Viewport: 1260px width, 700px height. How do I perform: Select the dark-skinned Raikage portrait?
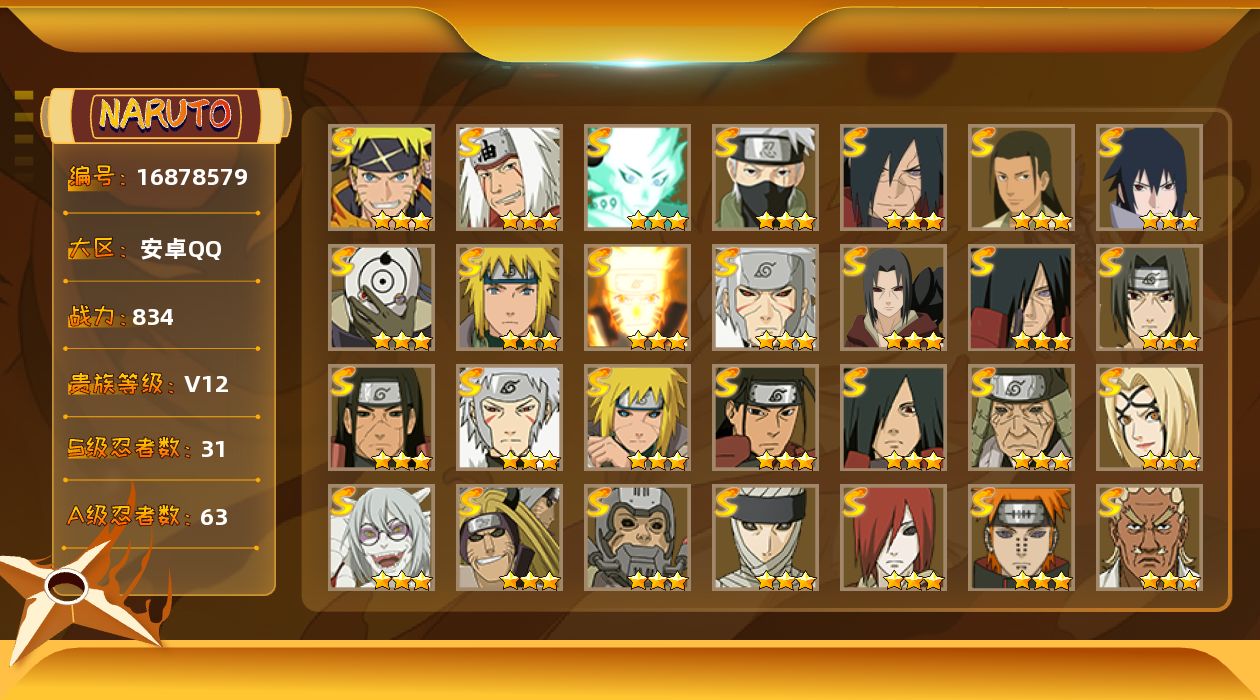[1150, 538]
